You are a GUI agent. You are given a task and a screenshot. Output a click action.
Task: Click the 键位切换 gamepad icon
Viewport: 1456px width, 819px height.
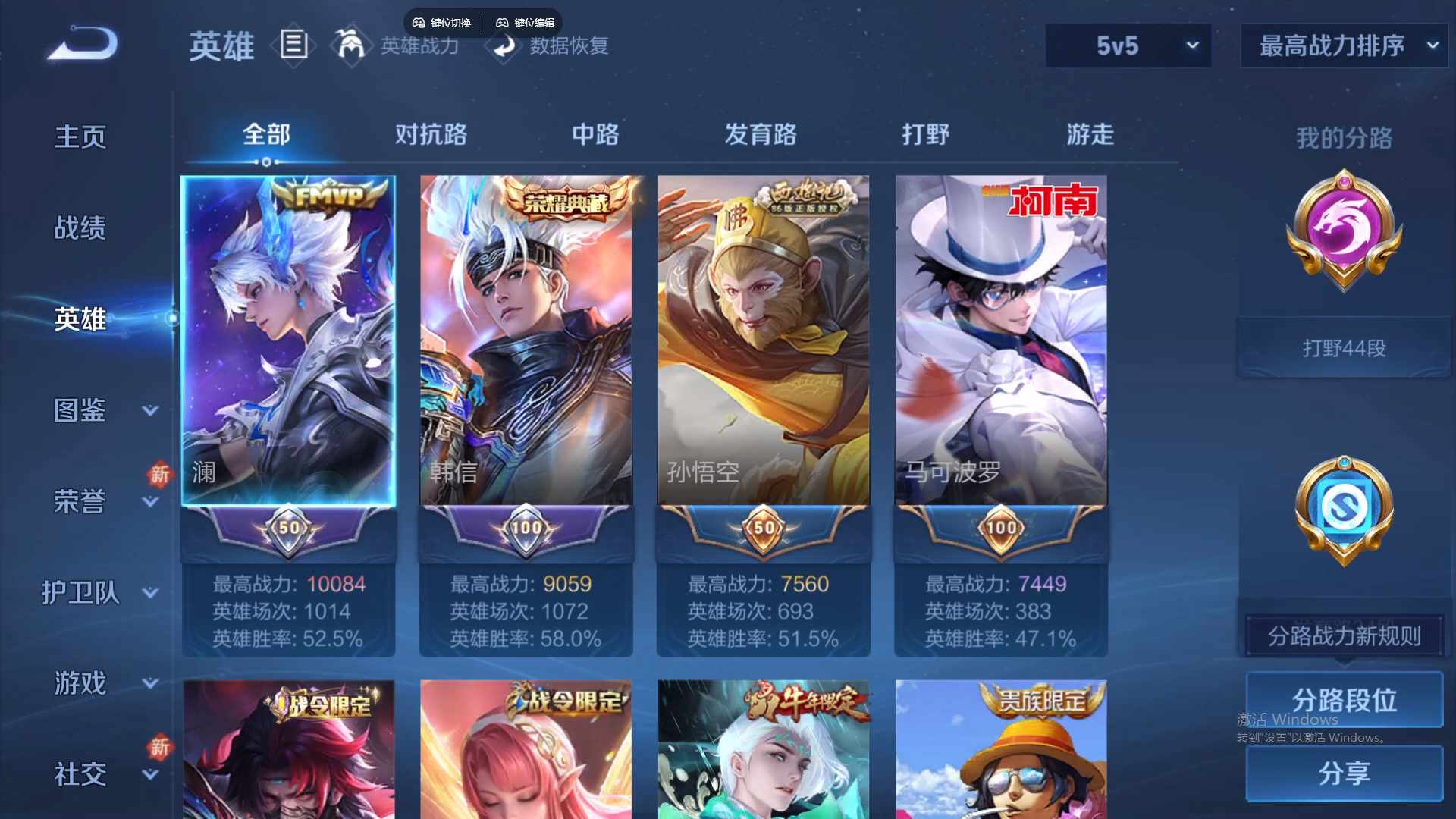(418, 22)
